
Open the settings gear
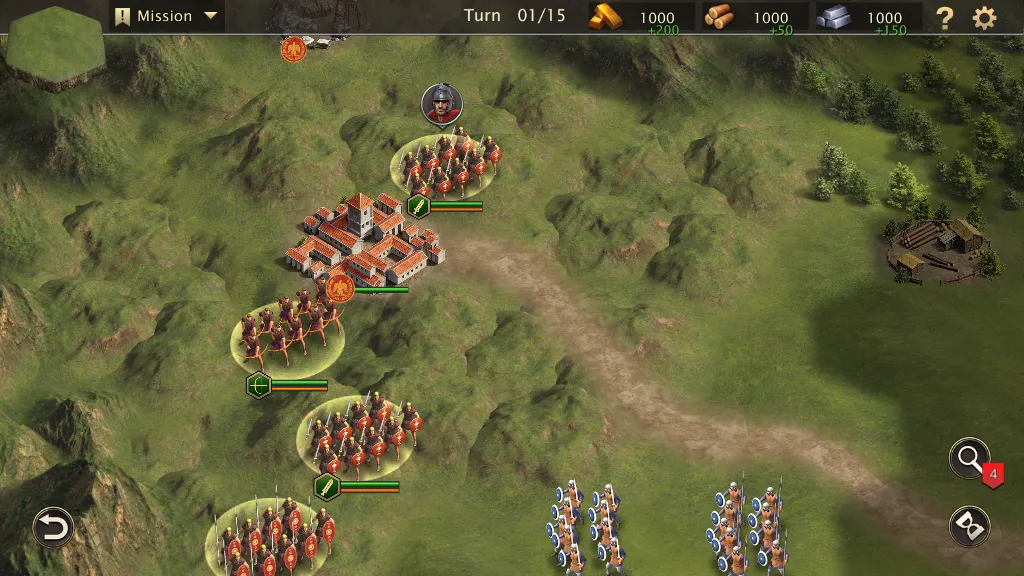pos(985,17)
